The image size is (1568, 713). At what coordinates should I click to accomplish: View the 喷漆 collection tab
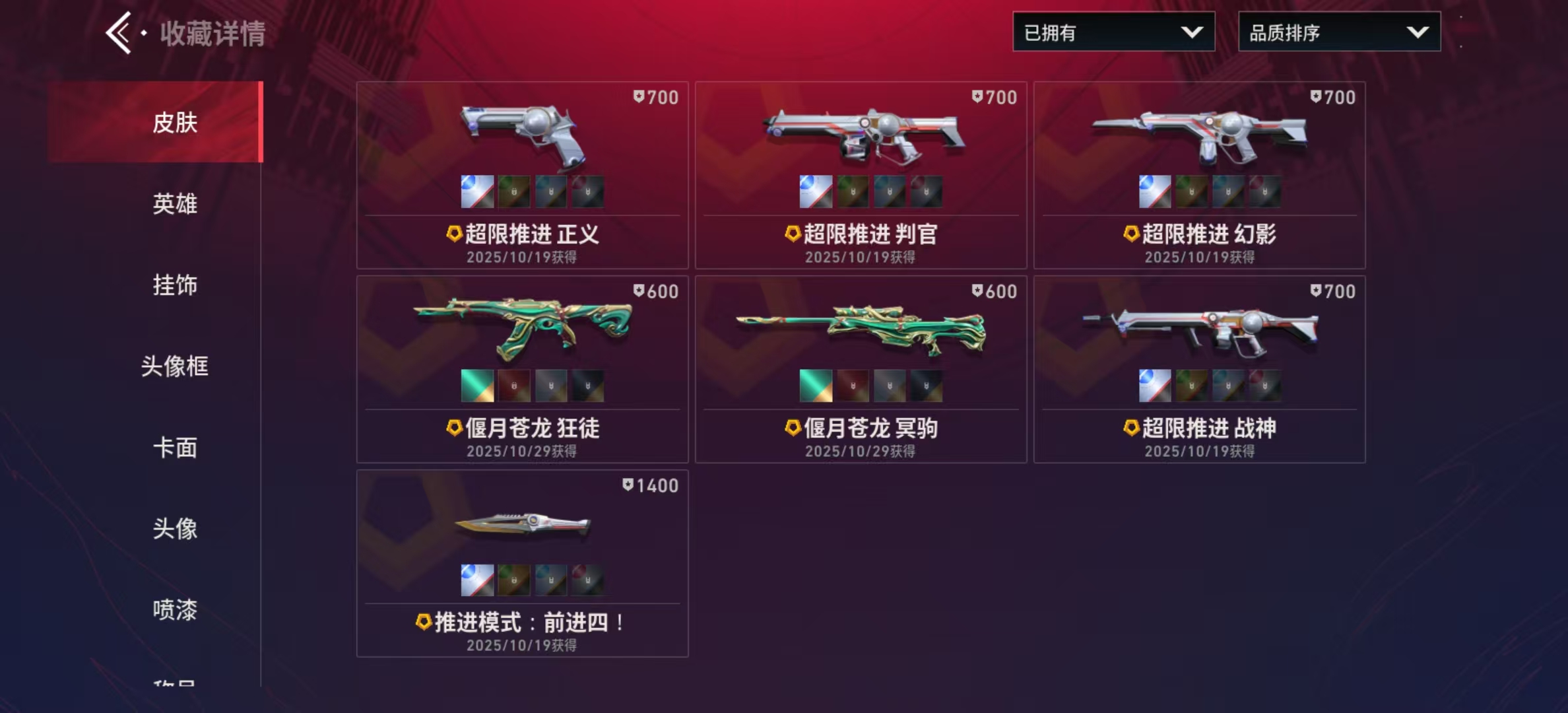click(175, 610)
